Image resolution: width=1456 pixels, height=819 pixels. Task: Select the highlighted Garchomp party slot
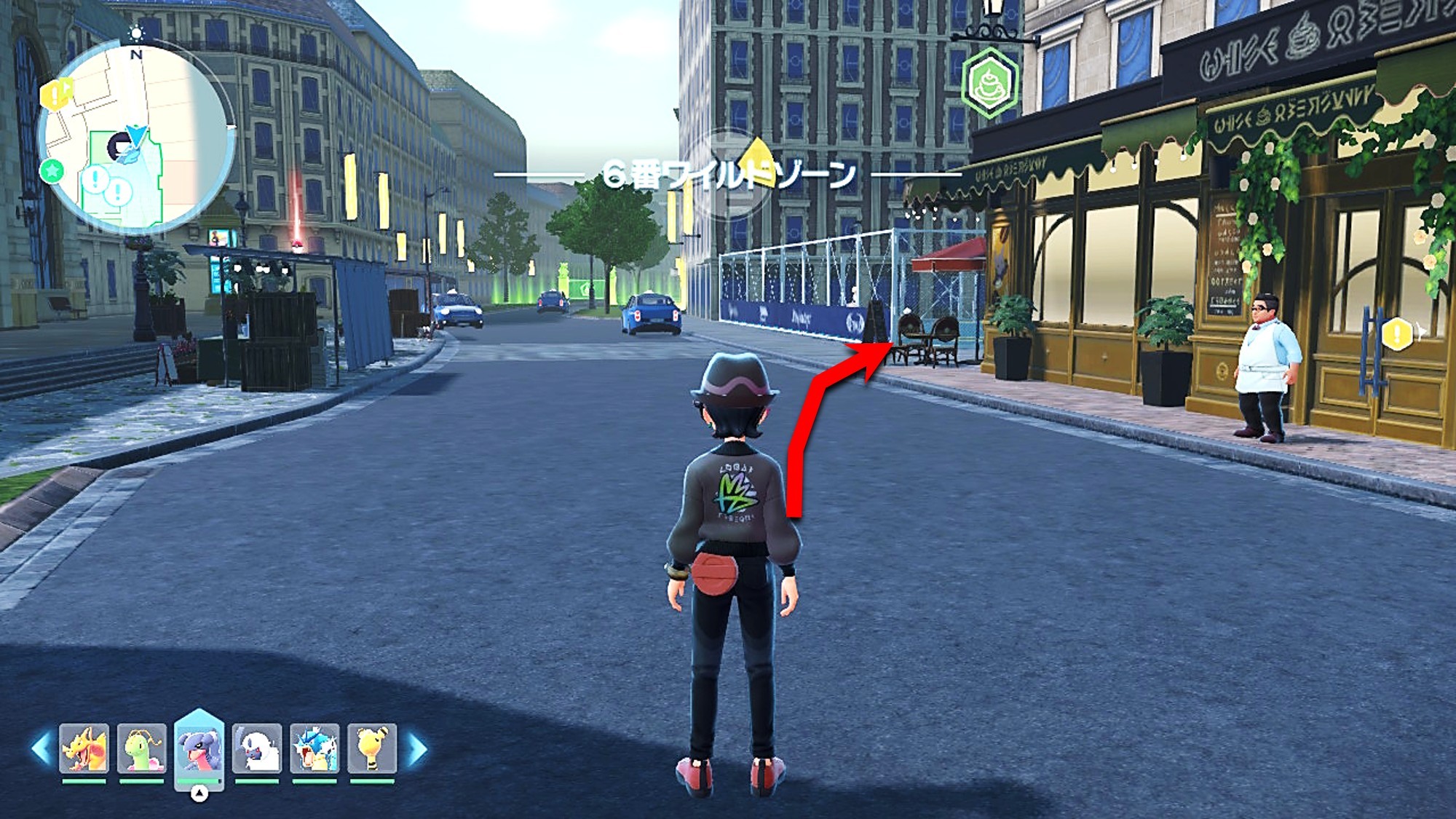pos(199,748)
